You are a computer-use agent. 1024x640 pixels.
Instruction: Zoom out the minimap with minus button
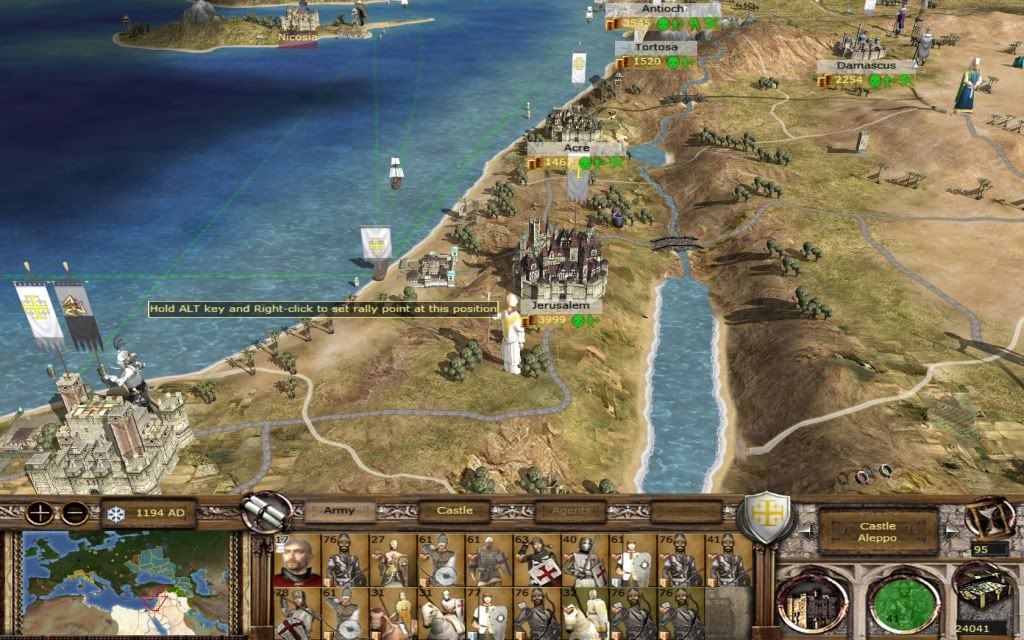[75, 513]
